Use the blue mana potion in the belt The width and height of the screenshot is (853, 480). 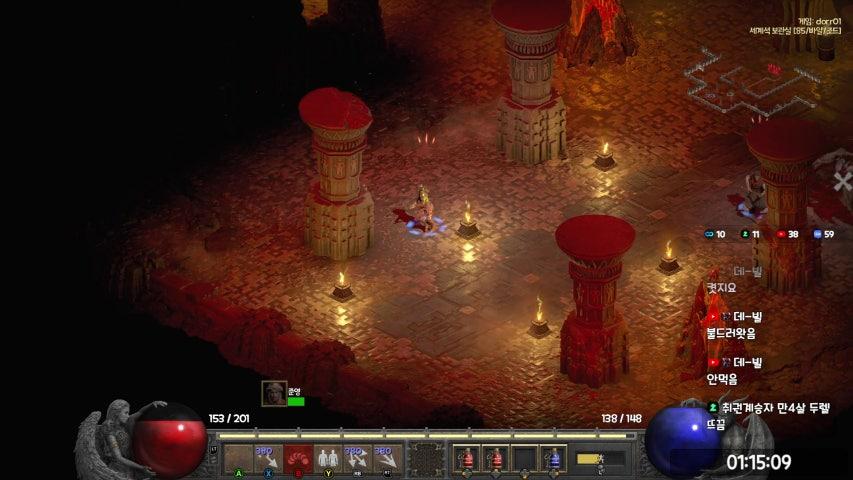pyautogui.click(x=553, y=459)
